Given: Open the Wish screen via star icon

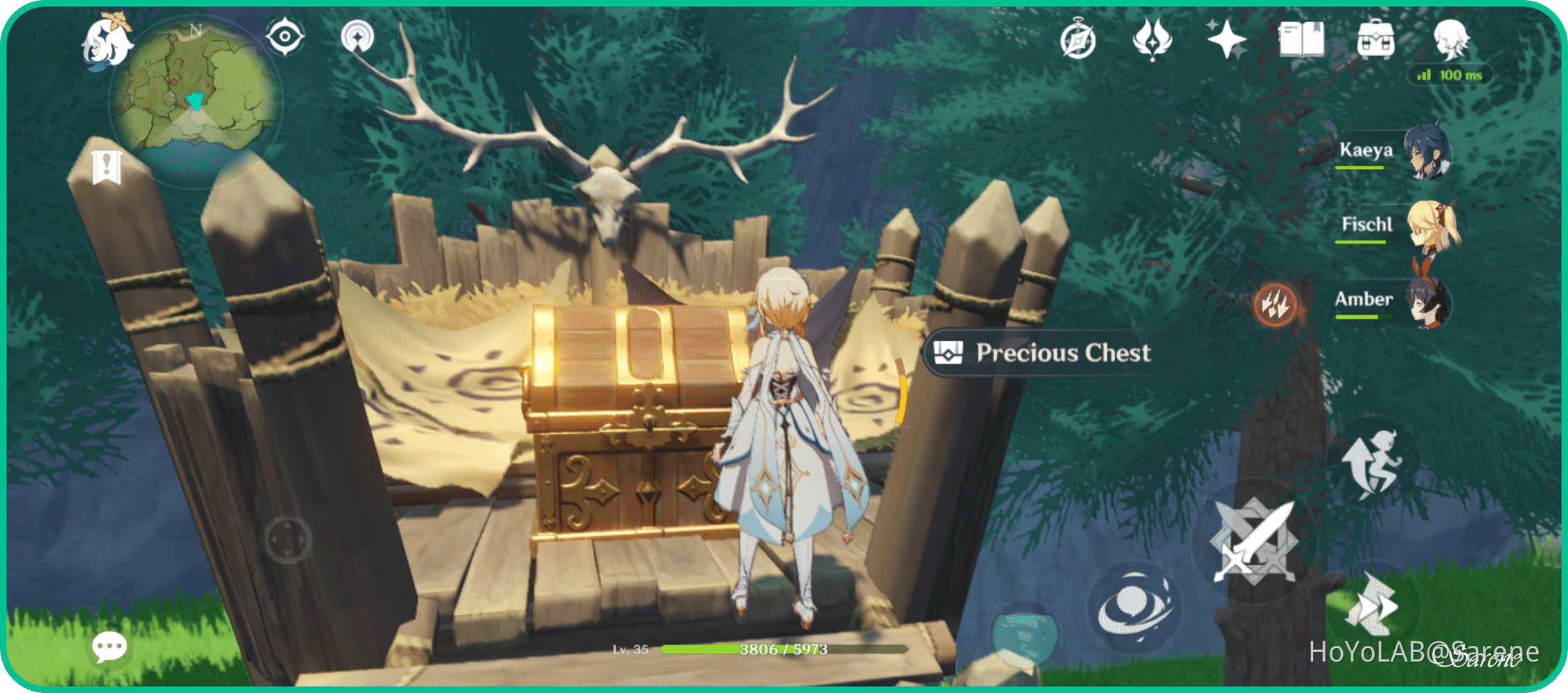Looking at the screenshot, I should pos(1226,40).
